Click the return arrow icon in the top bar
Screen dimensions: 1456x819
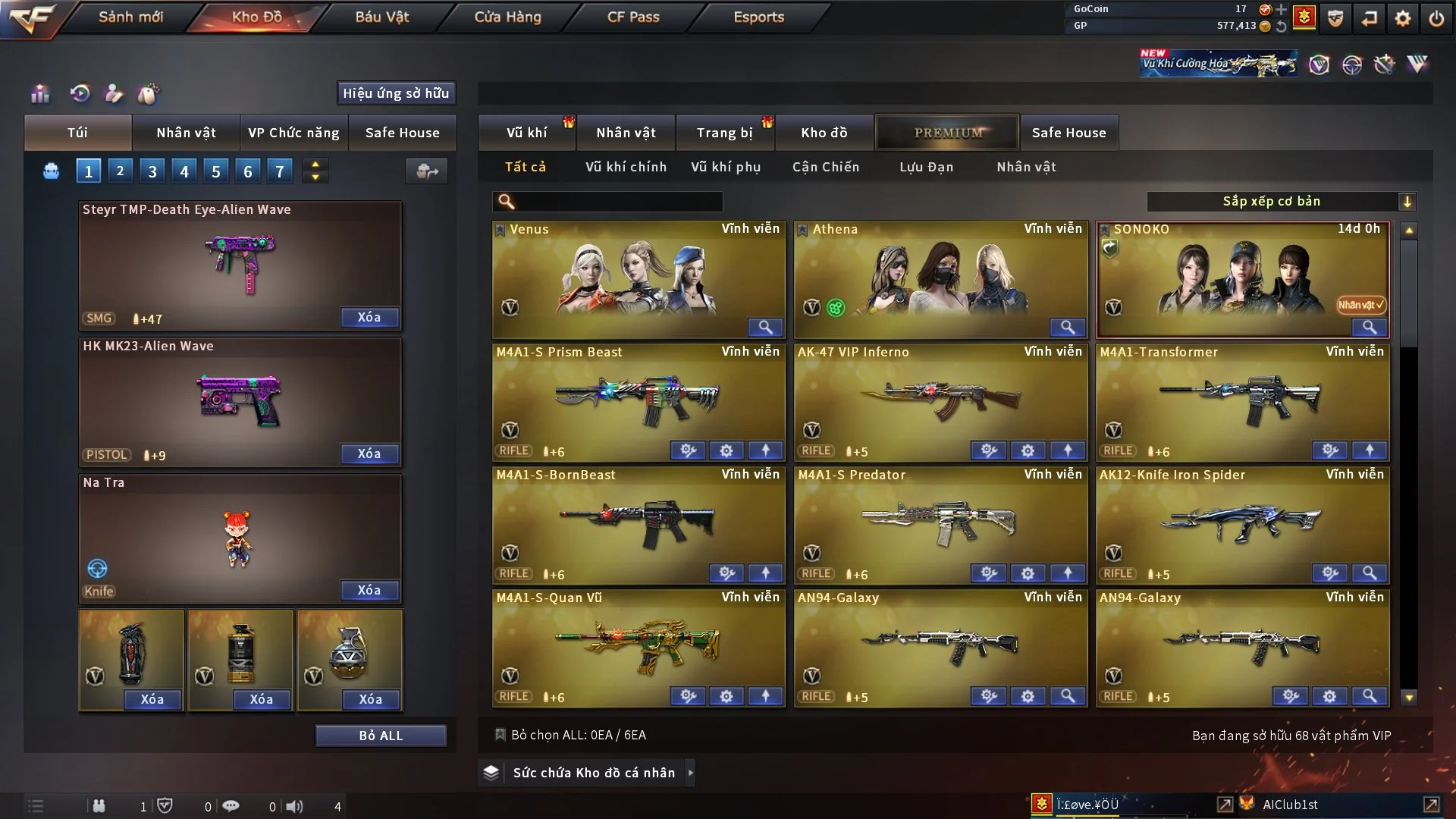[x=1370, y=17]
